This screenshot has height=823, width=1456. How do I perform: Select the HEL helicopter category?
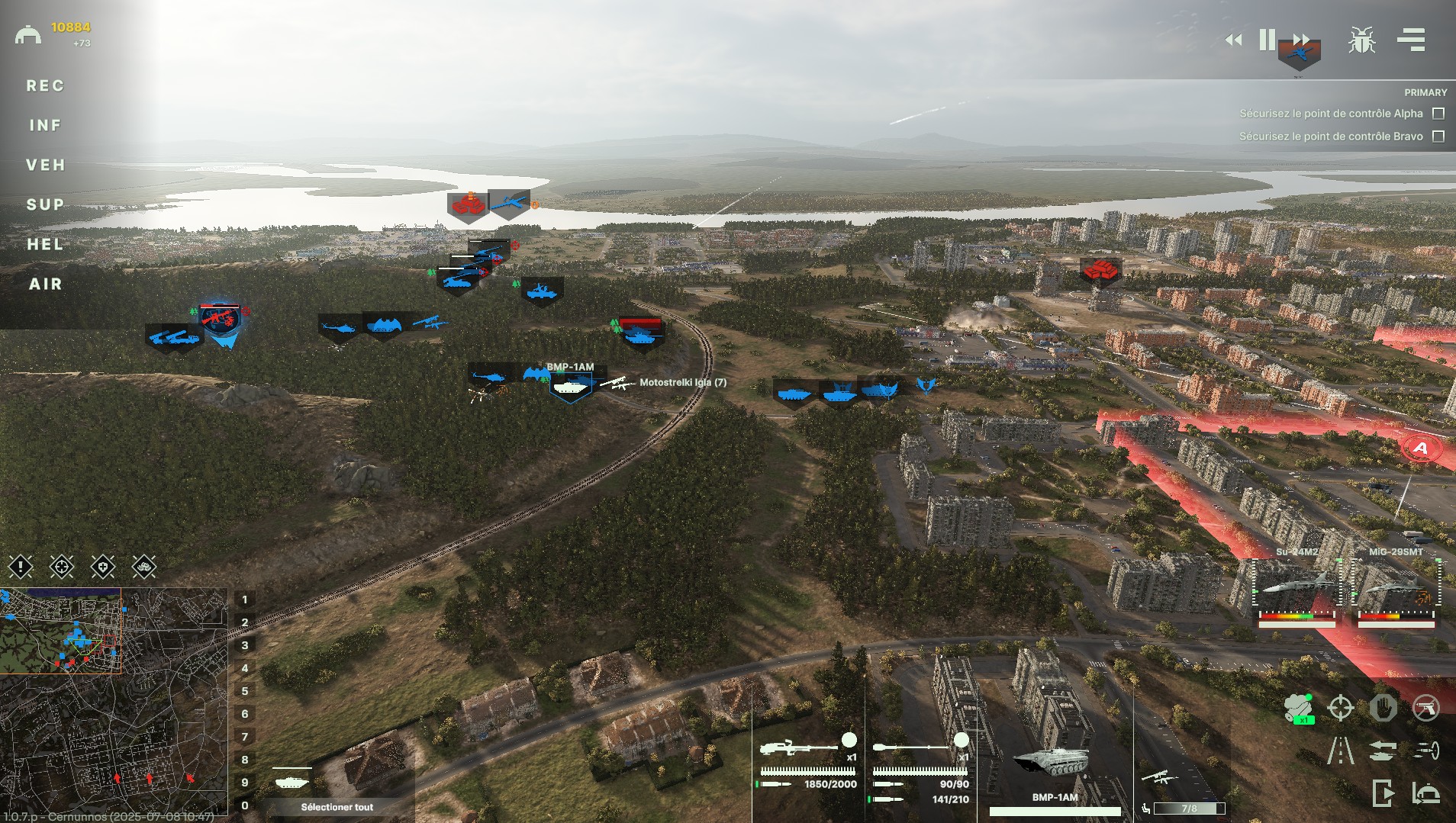tap(45, 244)
